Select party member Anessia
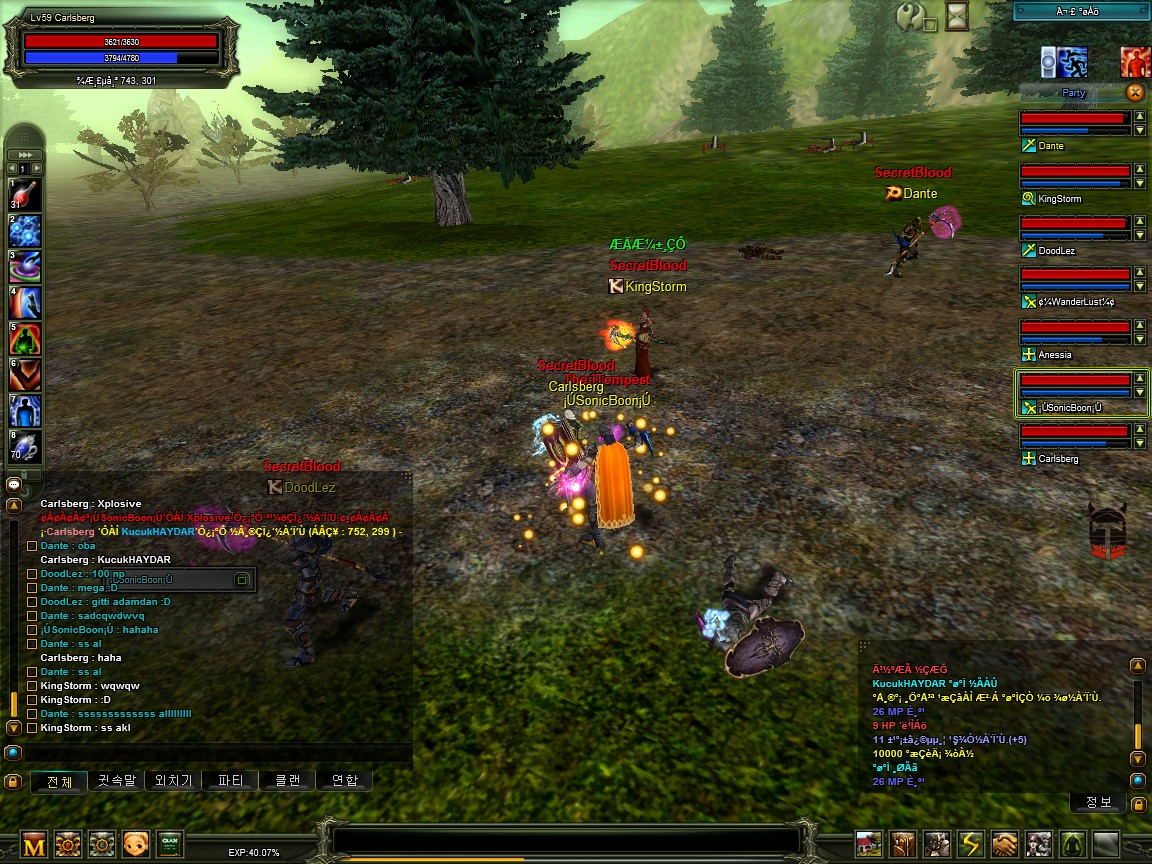 1074,333
